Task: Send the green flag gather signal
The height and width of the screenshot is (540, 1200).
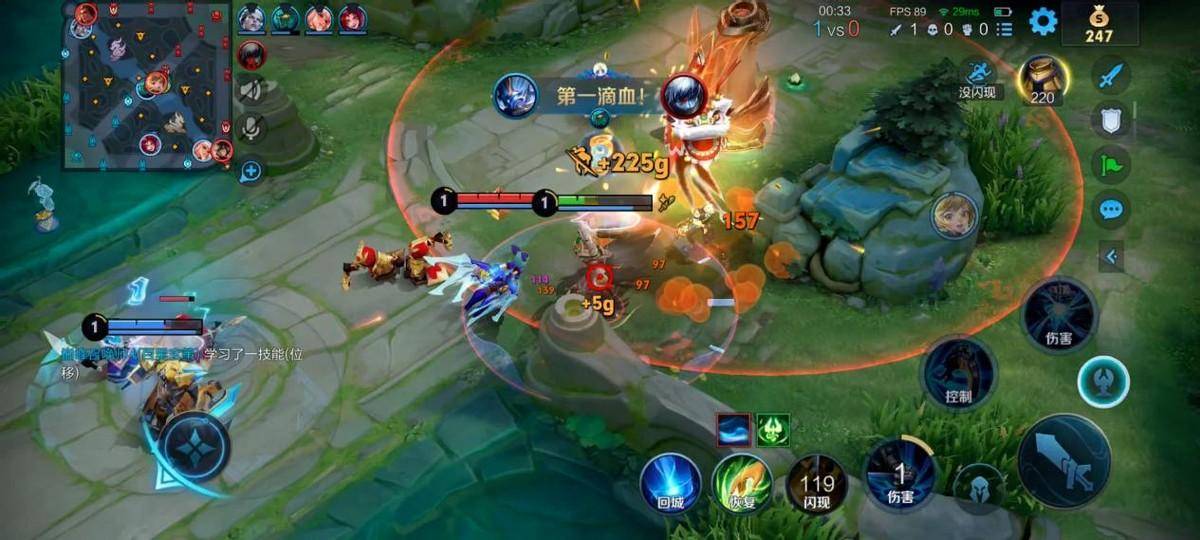Action: pyautogui.click(x=1110, y=164)
